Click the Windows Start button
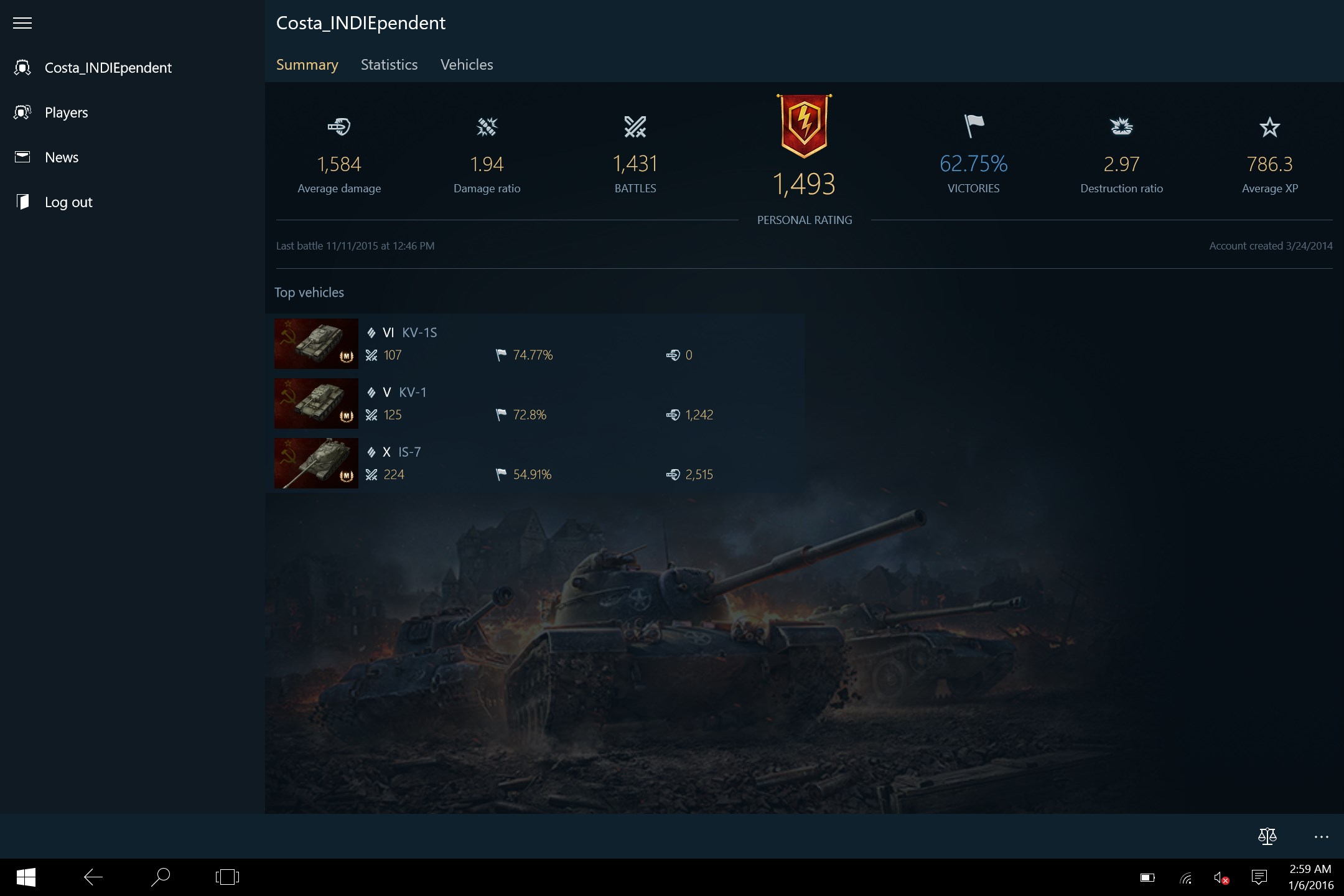 tap(25, 877)
